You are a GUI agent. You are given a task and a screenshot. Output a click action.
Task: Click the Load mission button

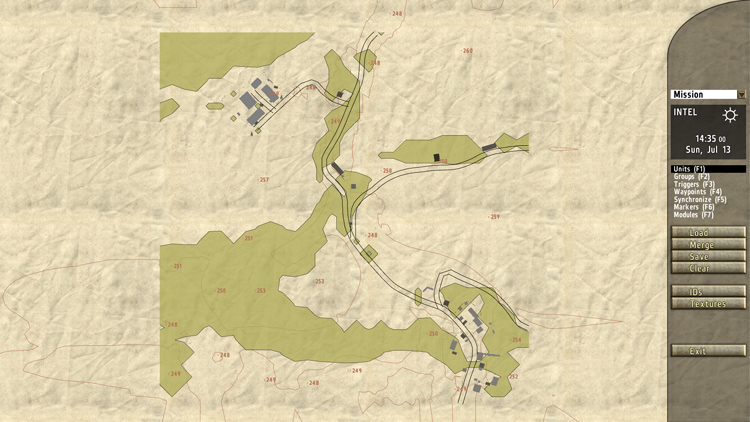click(708, 233)
